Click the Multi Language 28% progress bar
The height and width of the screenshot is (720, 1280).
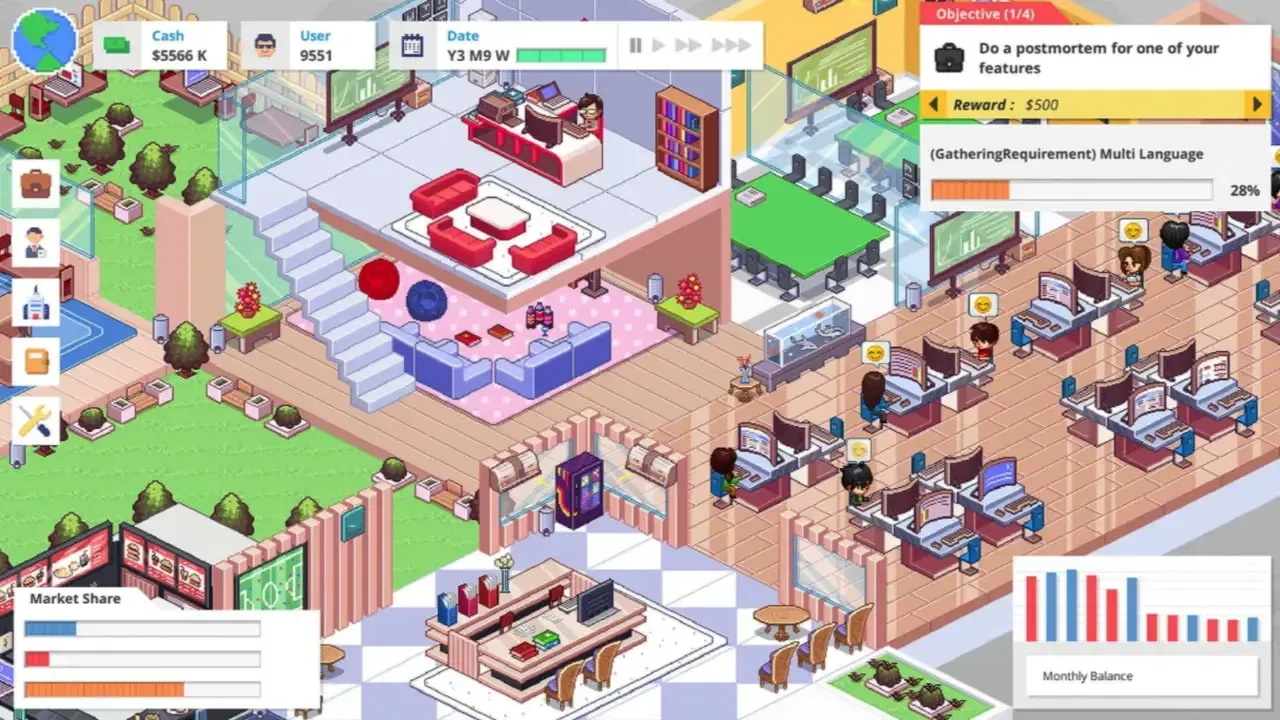pos(1070,190)
